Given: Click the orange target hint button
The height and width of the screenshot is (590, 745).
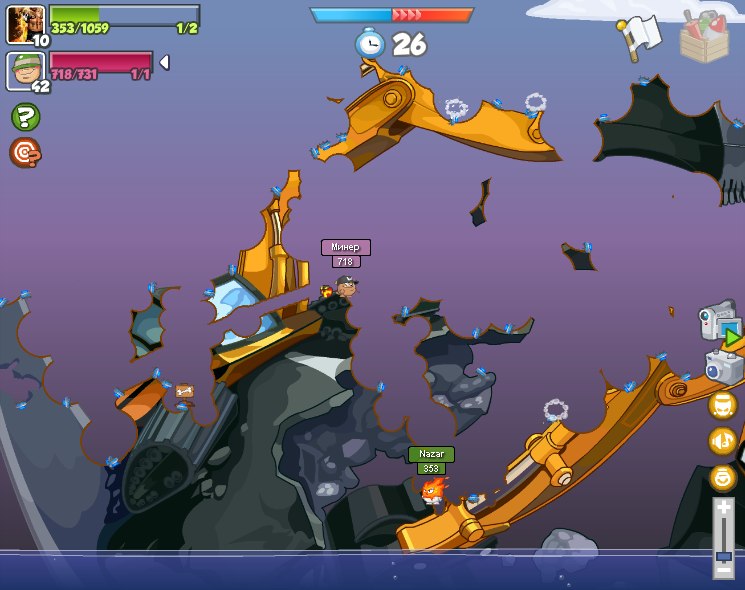Looking at the screenshot, I should point(25,152).
